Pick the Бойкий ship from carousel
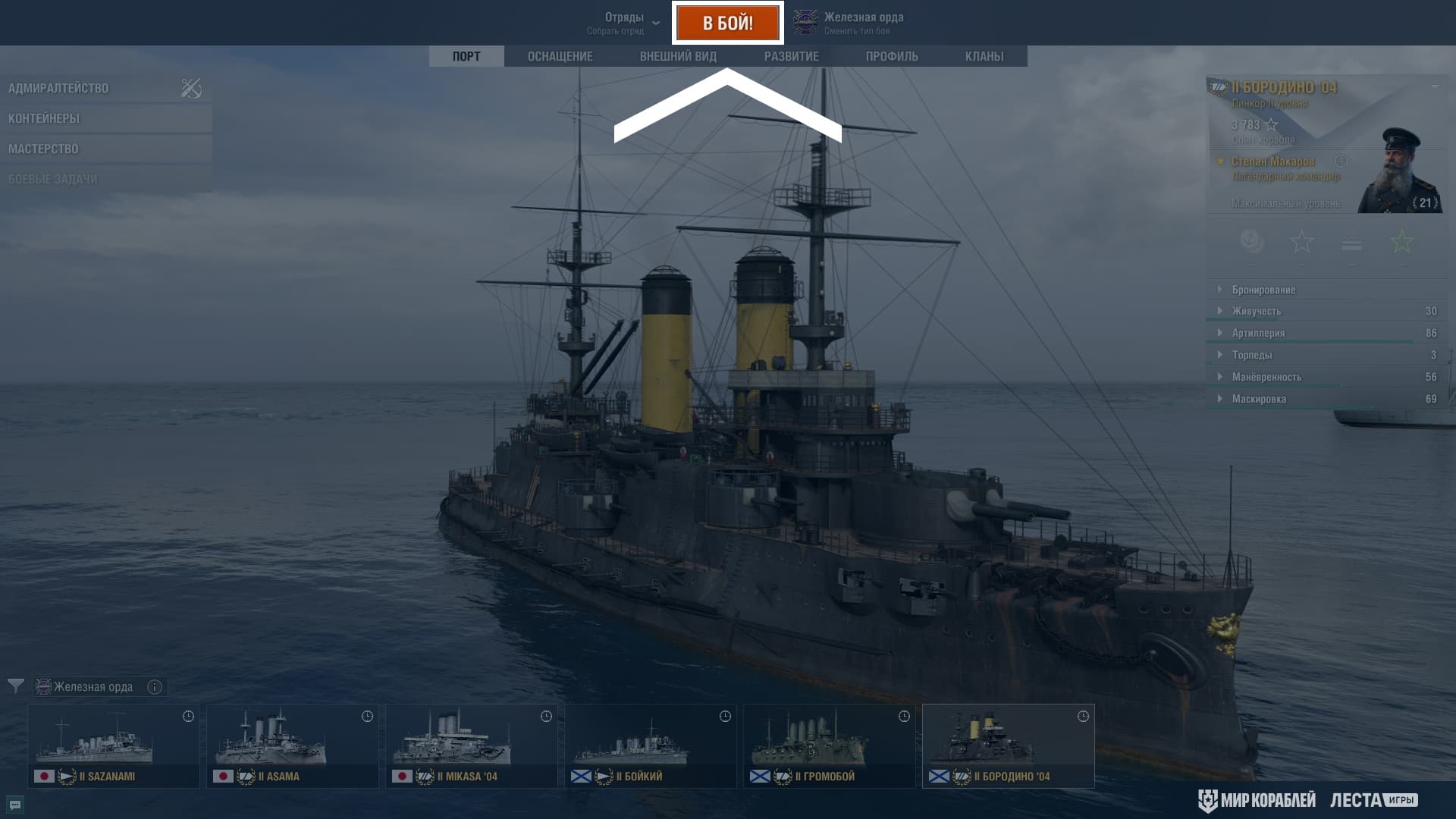This screenshot has height=819, width=1456. pos(651,745)
